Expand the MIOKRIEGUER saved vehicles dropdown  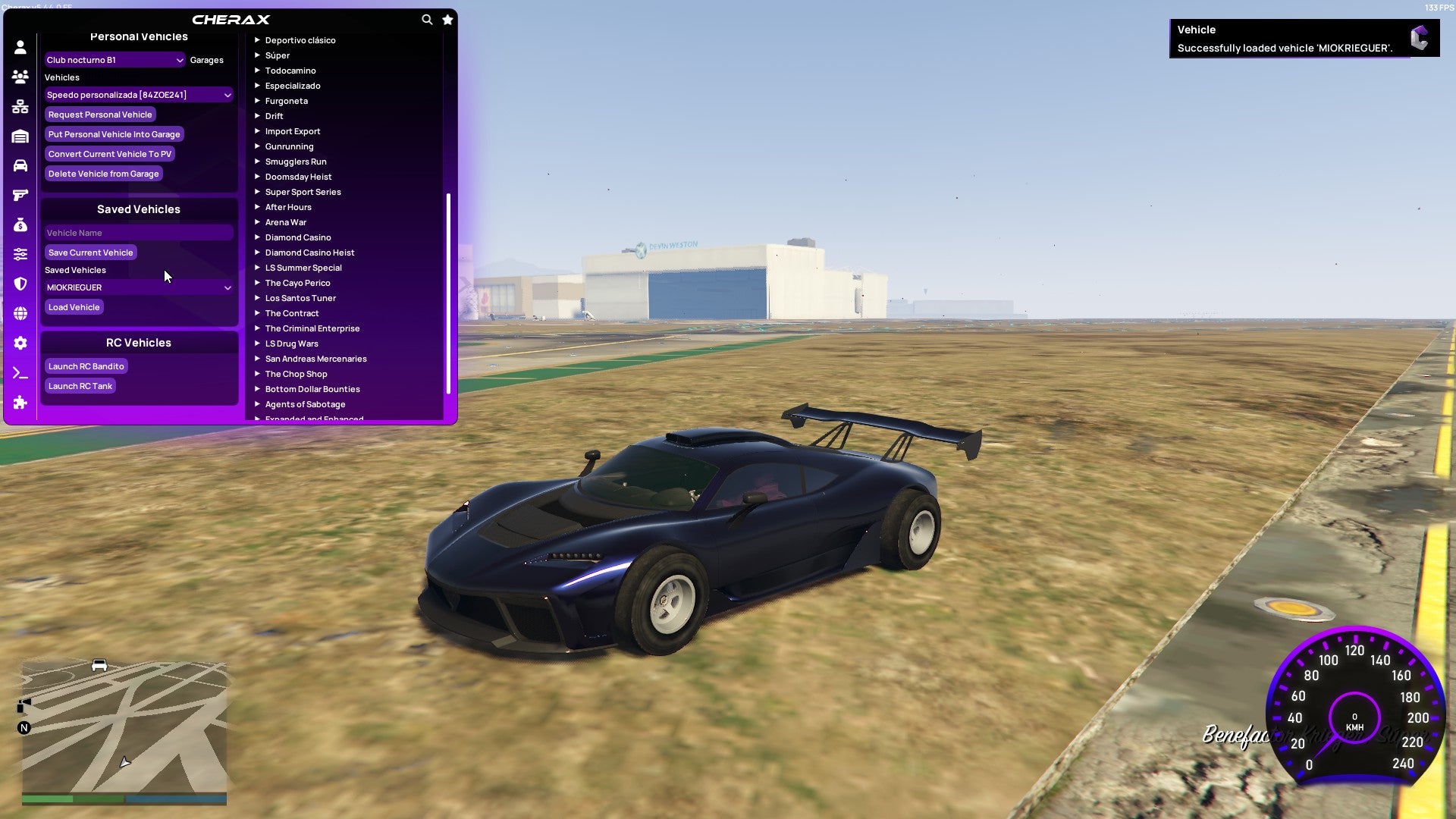(138, 287)
